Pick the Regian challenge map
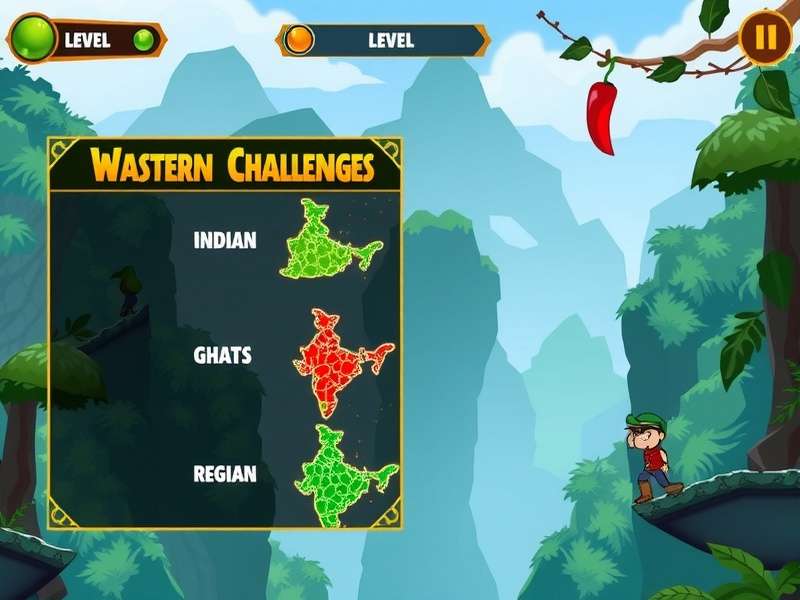 pos(340,472)
